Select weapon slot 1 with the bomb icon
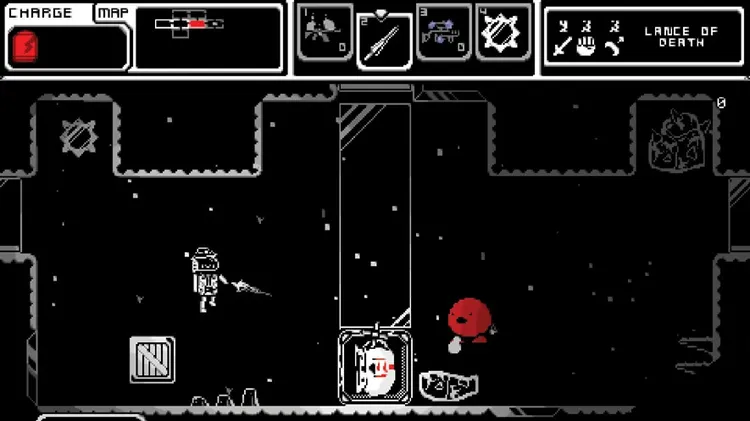The image size is (750, 421). point(326,34)
